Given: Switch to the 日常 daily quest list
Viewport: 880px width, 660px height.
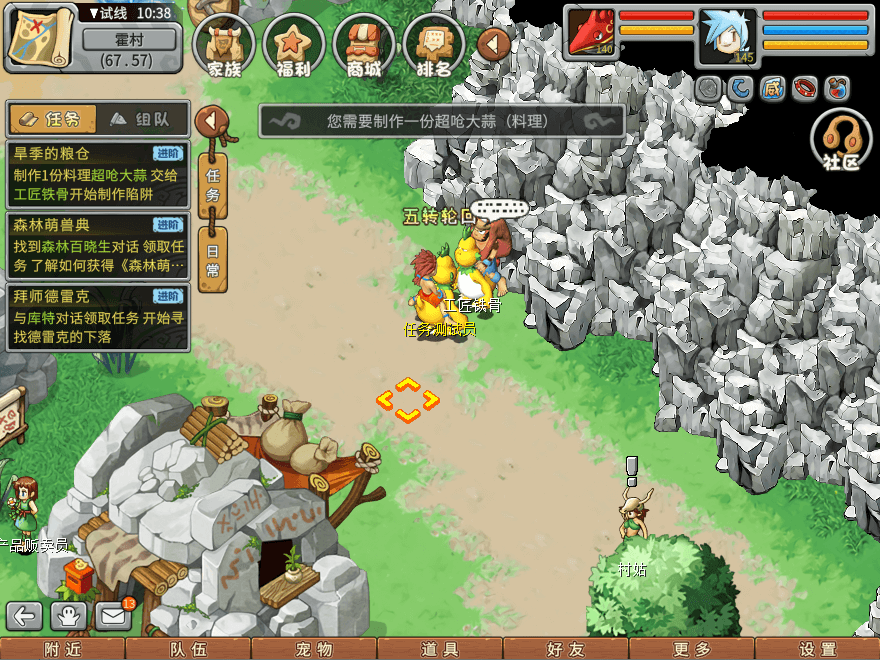Looking at the screenshot, I should pyautogui.click(x=212, y=258).
